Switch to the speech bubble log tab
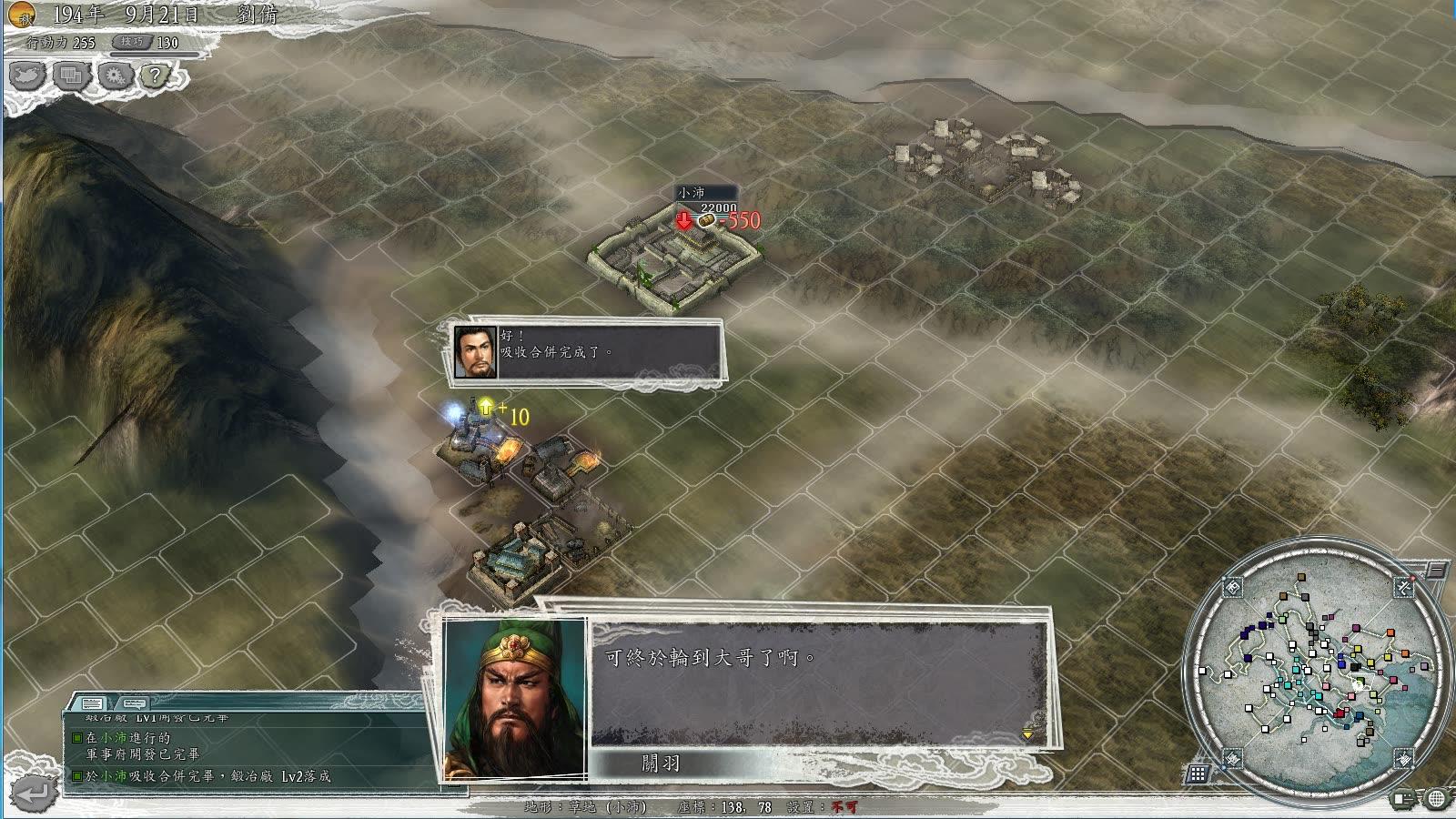Image resolution: width=1456 pixels, height=819 pixels. point(133,703)
